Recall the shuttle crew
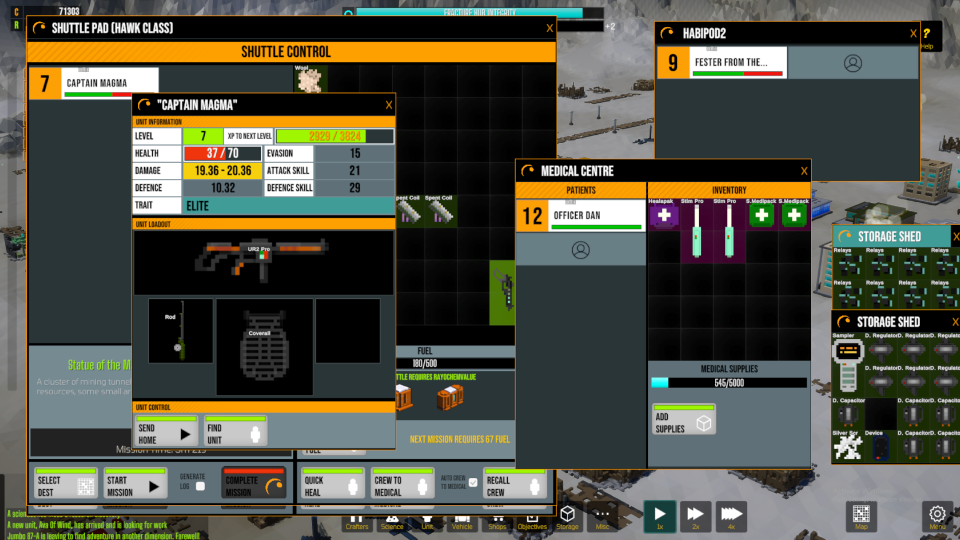This screenshot has height=540, width=960. click(516, 484)
